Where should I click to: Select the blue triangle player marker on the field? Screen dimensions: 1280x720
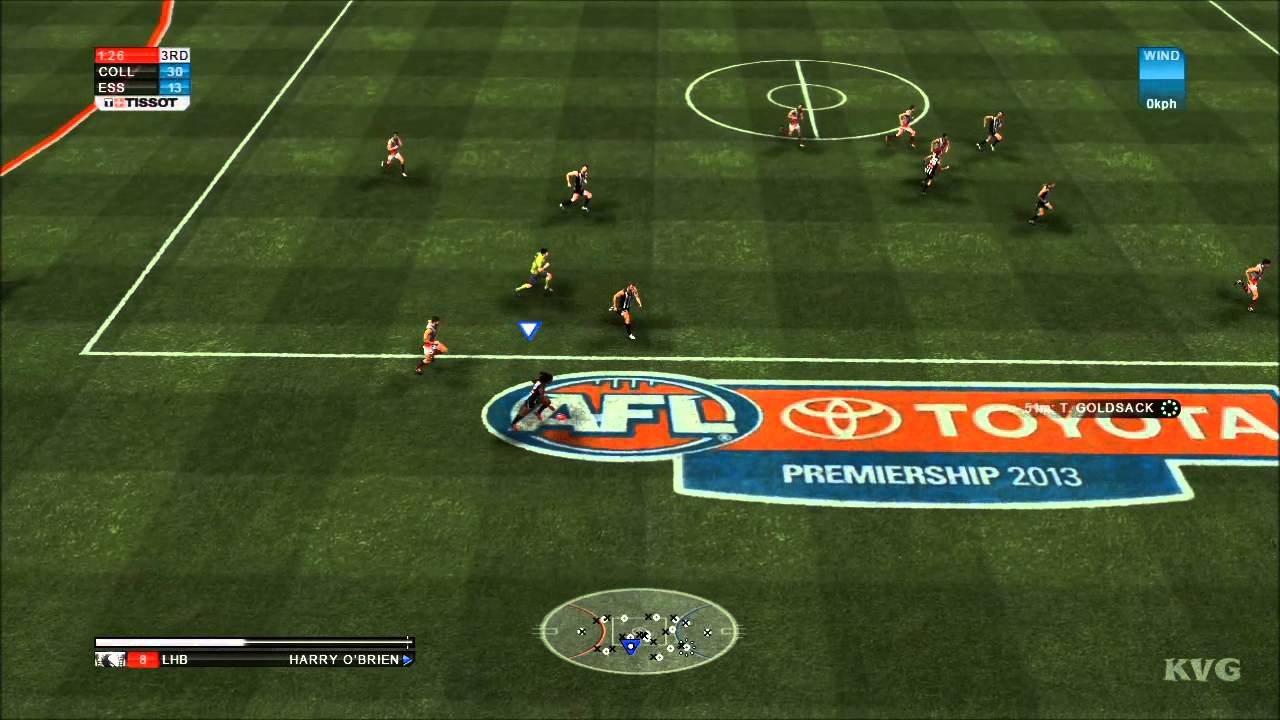tap(529, 329)
